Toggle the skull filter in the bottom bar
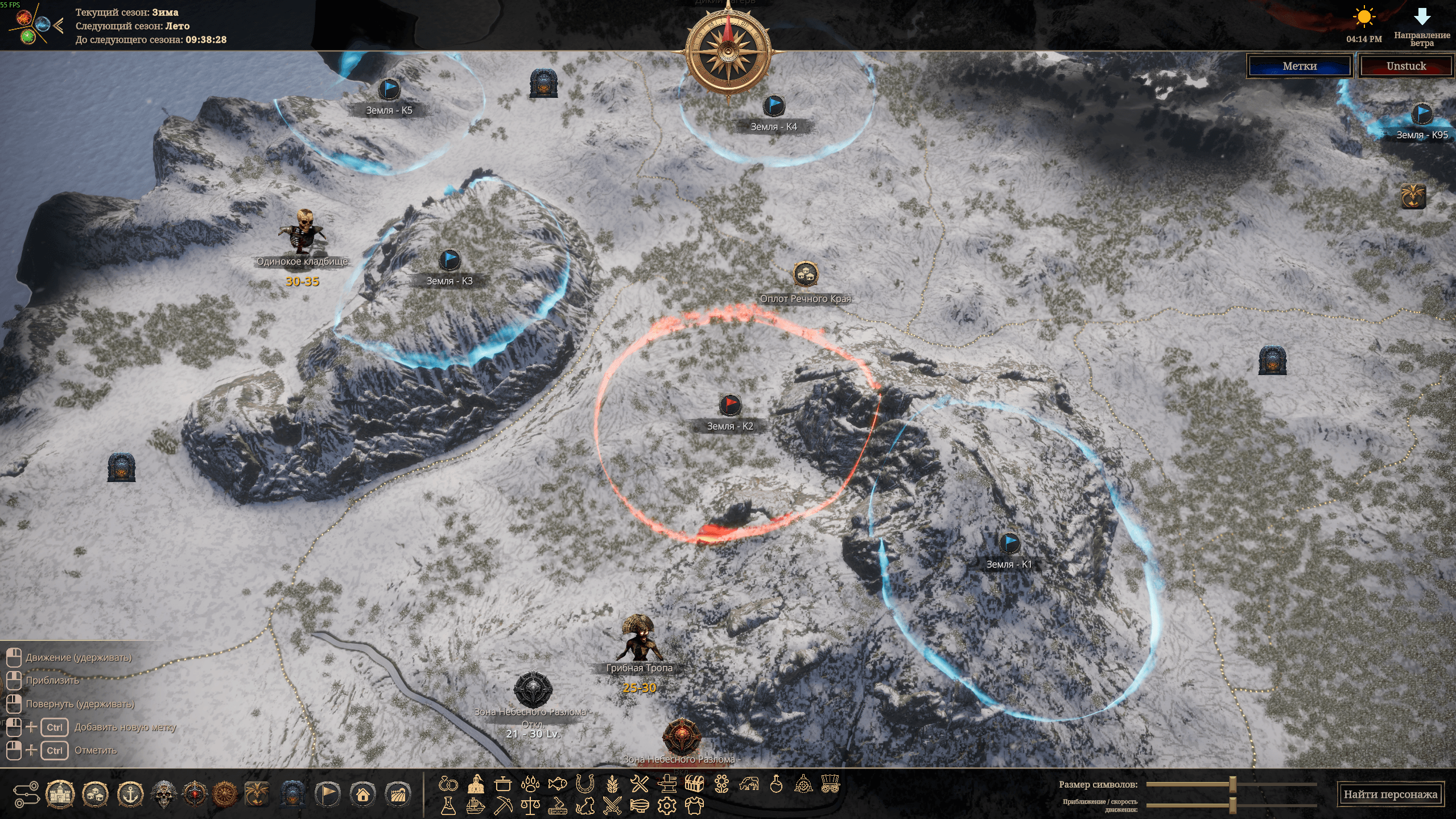 click(164, 794)
